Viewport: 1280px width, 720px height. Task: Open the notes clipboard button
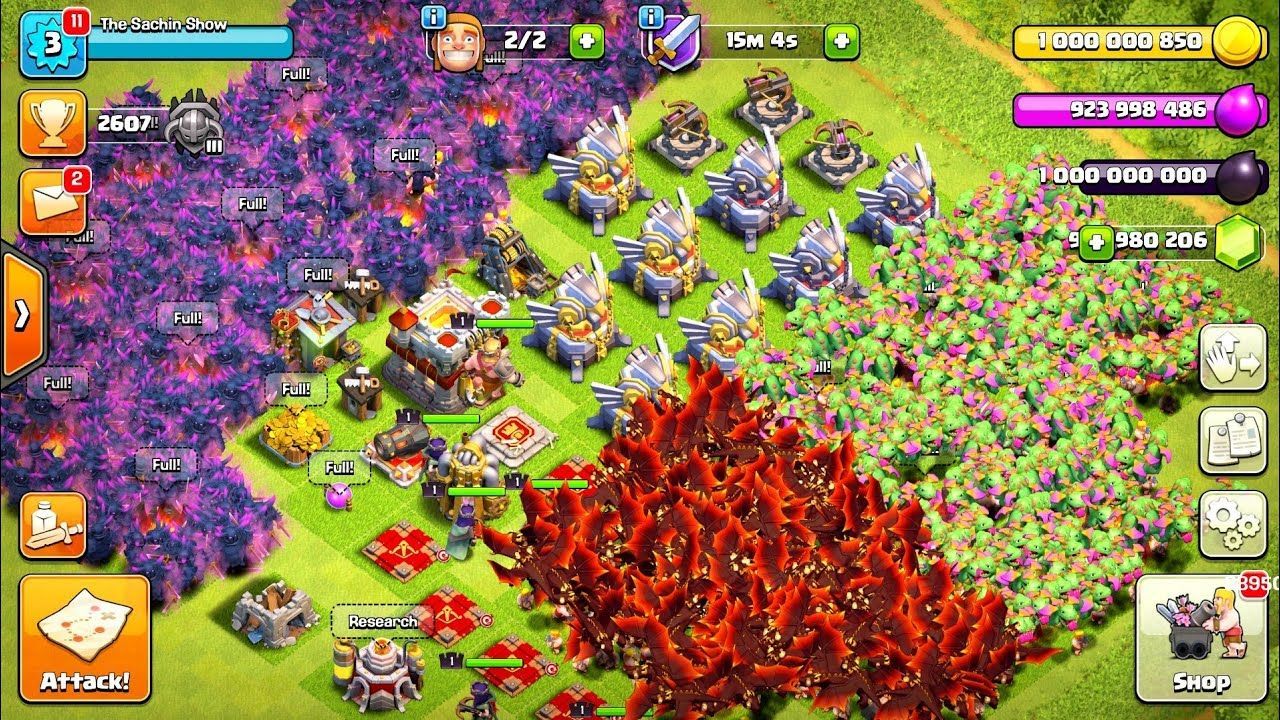[x=1232, y=440]
